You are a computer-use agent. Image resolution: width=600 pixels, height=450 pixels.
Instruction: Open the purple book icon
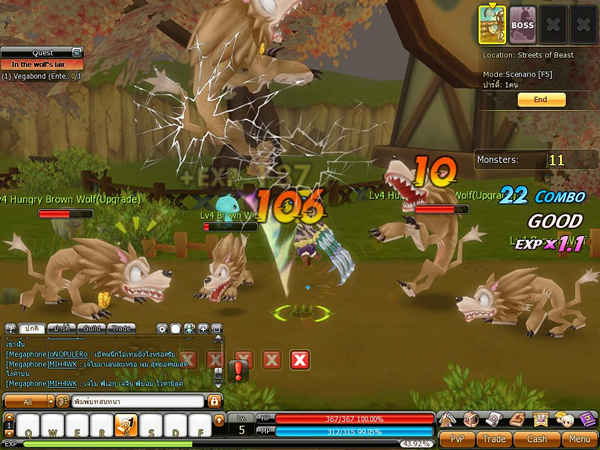588,418
